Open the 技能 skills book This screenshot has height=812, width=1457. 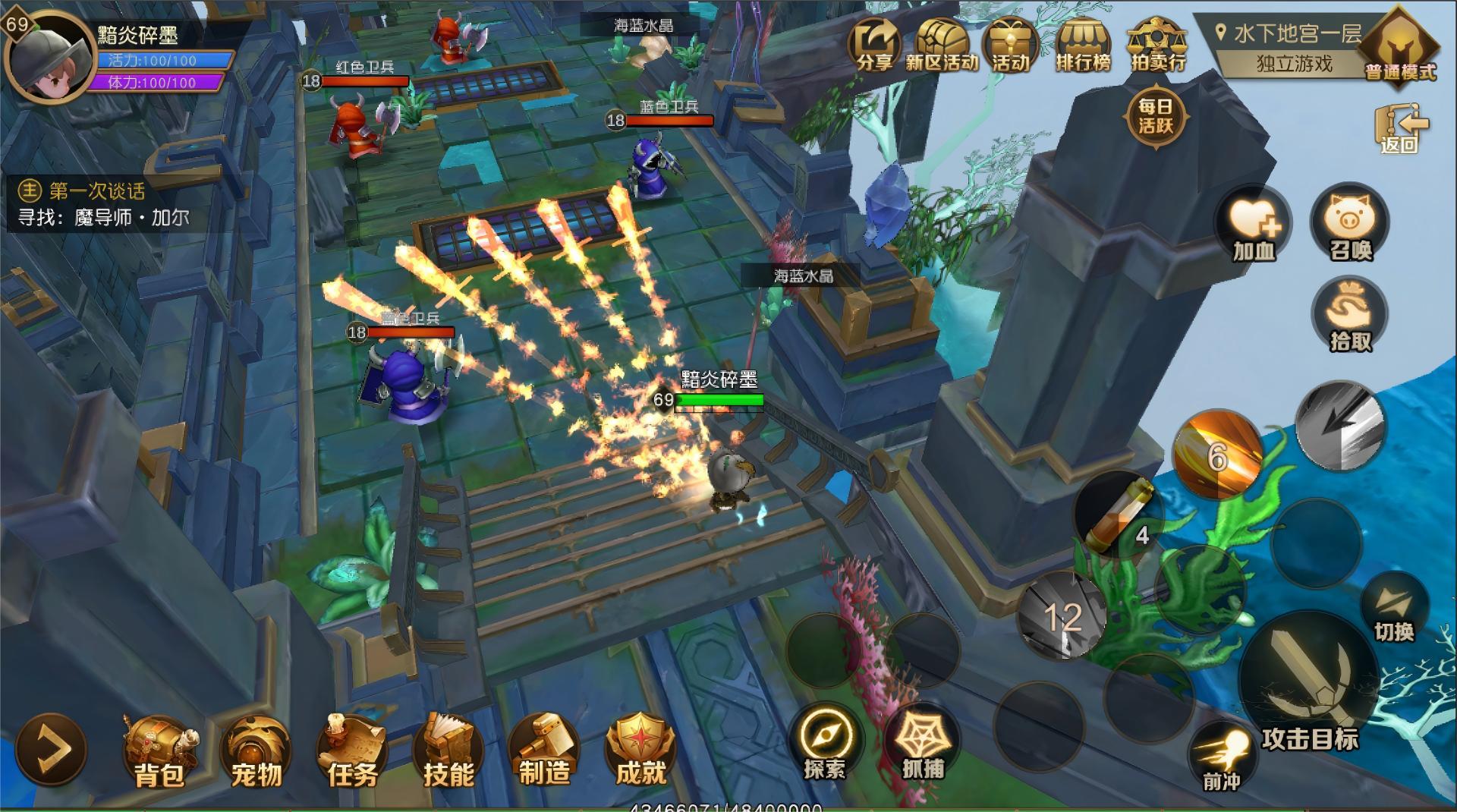[448, 751]
